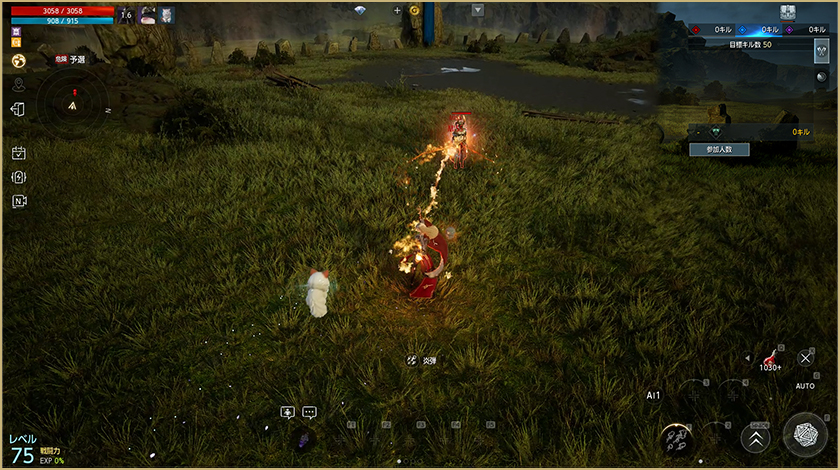The image size is (840, 470).
Task: Toggle the AUTO combat button
Action: pos(805,359)
